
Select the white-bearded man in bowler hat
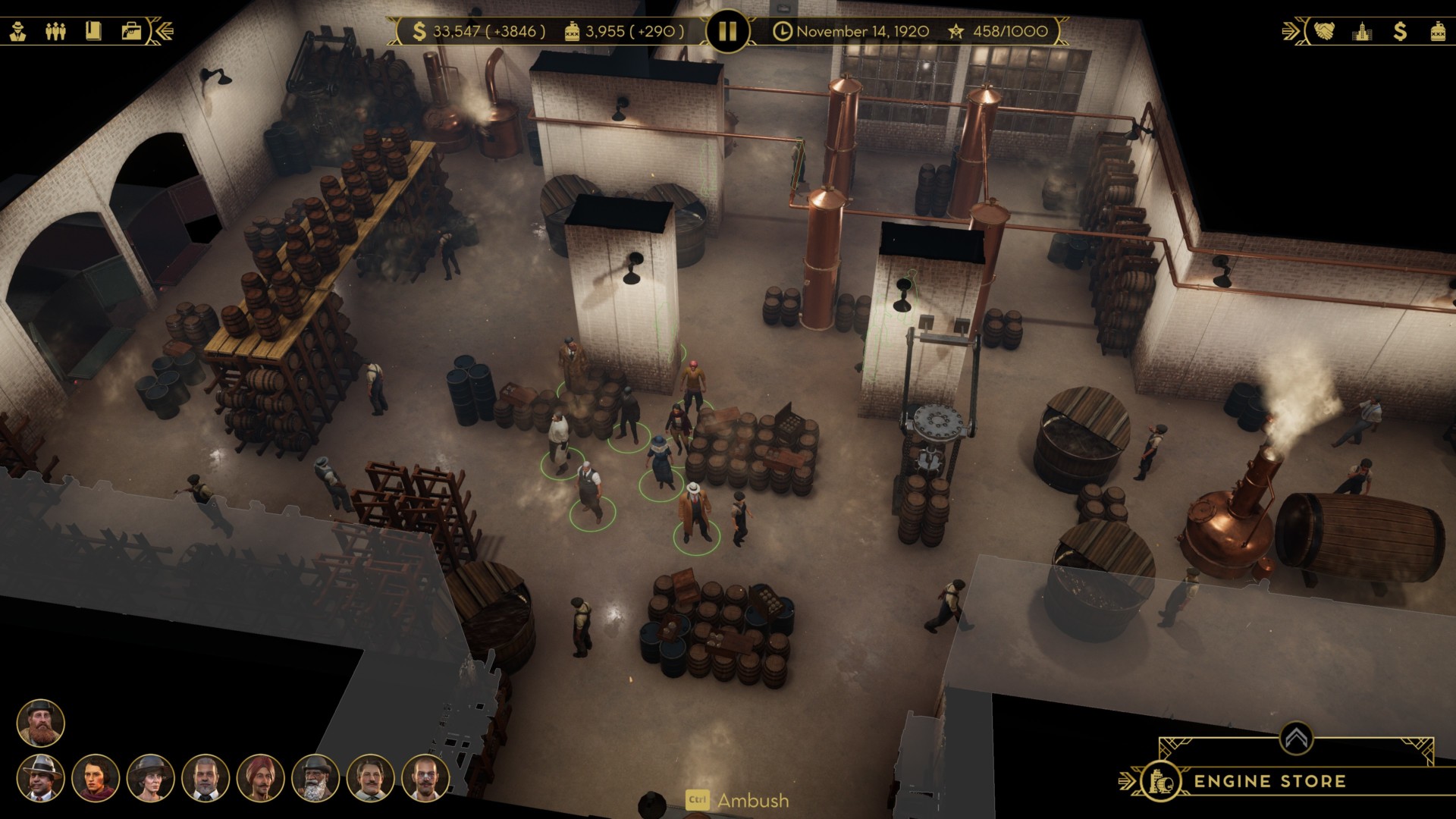[x=315, y=777]
